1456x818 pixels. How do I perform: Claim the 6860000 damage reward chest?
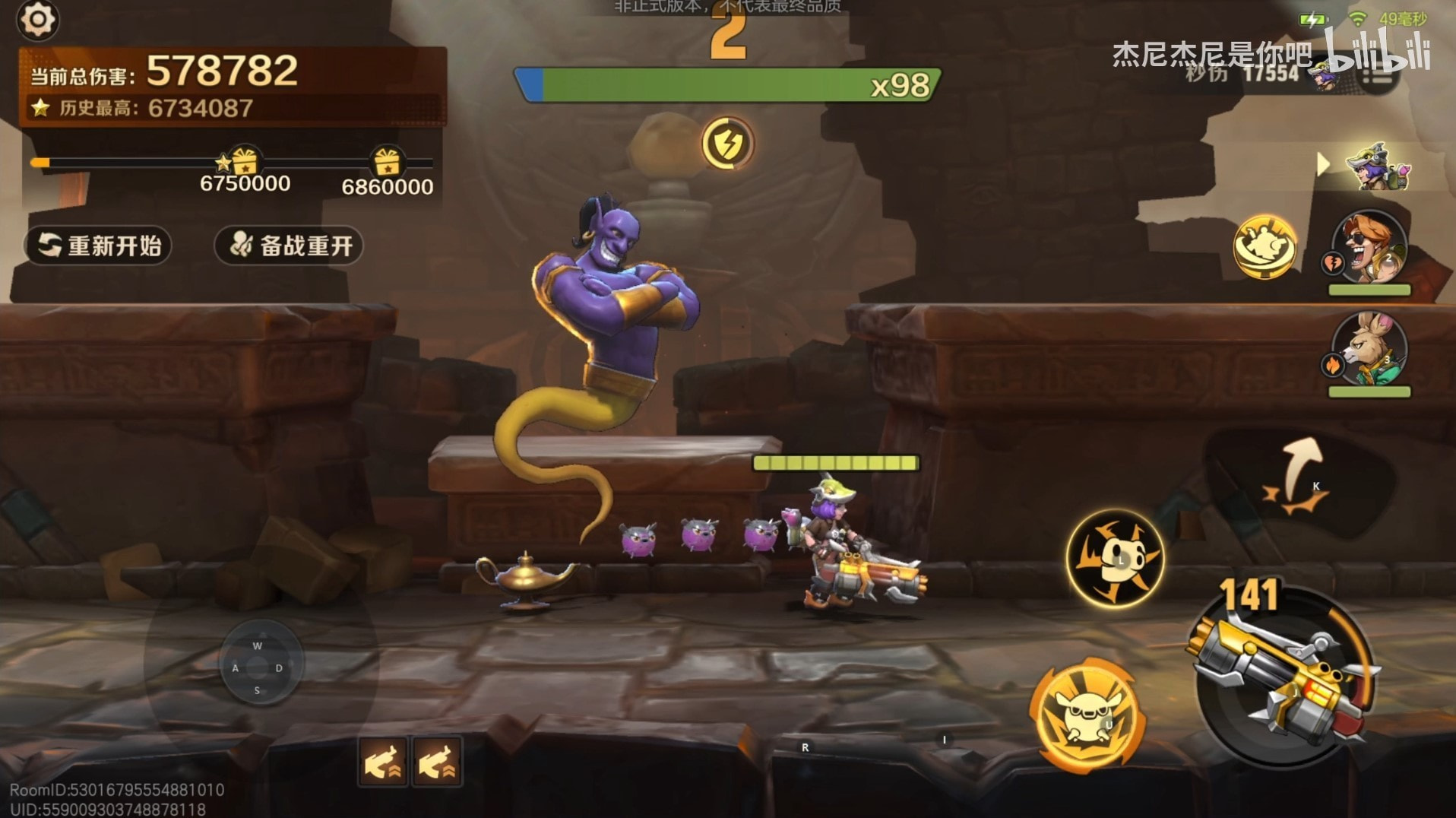pos(386,161)
